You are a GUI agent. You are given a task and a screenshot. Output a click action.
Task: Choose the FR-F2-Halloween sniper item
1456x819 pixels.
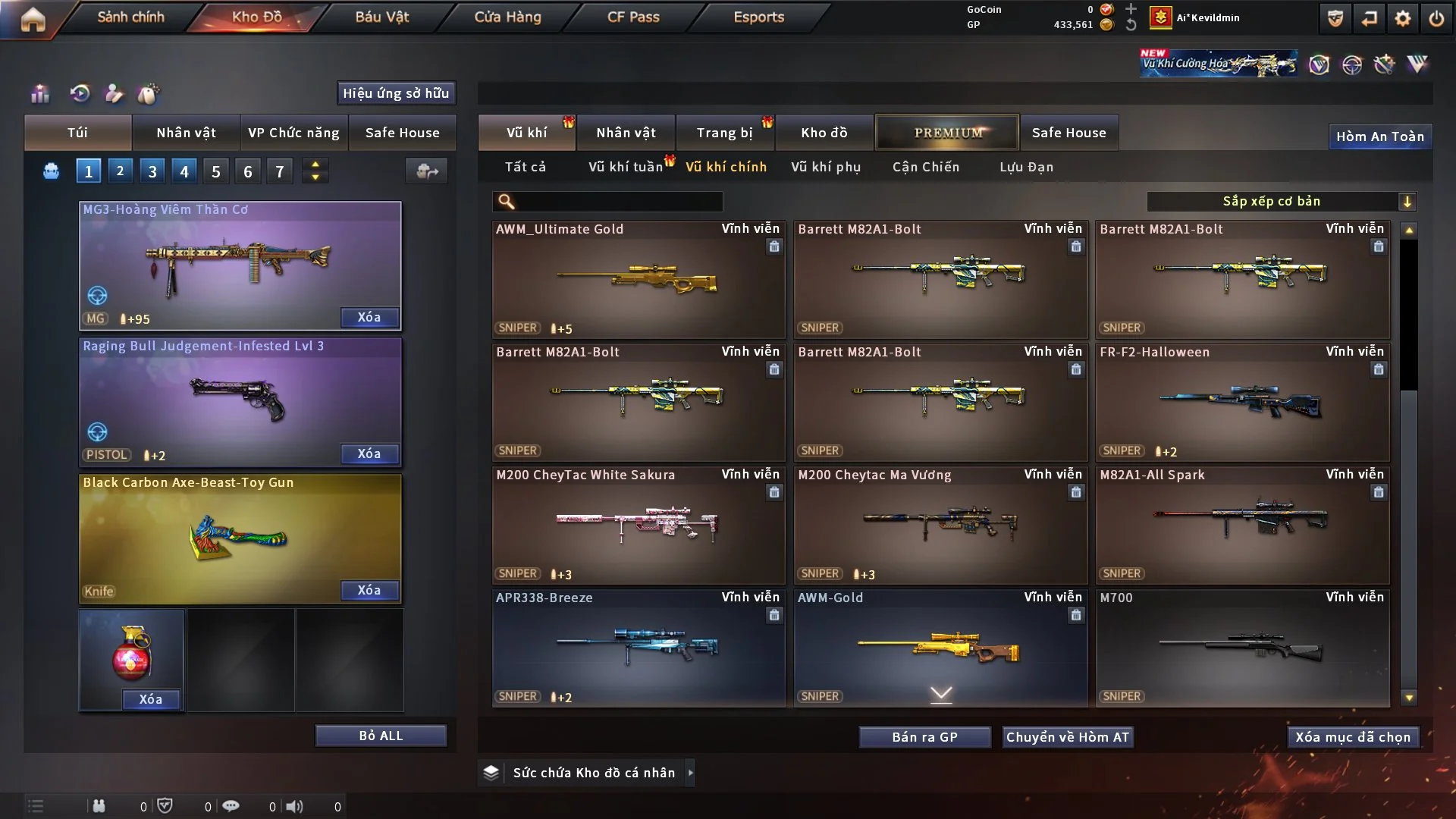tap(1242, 402)
